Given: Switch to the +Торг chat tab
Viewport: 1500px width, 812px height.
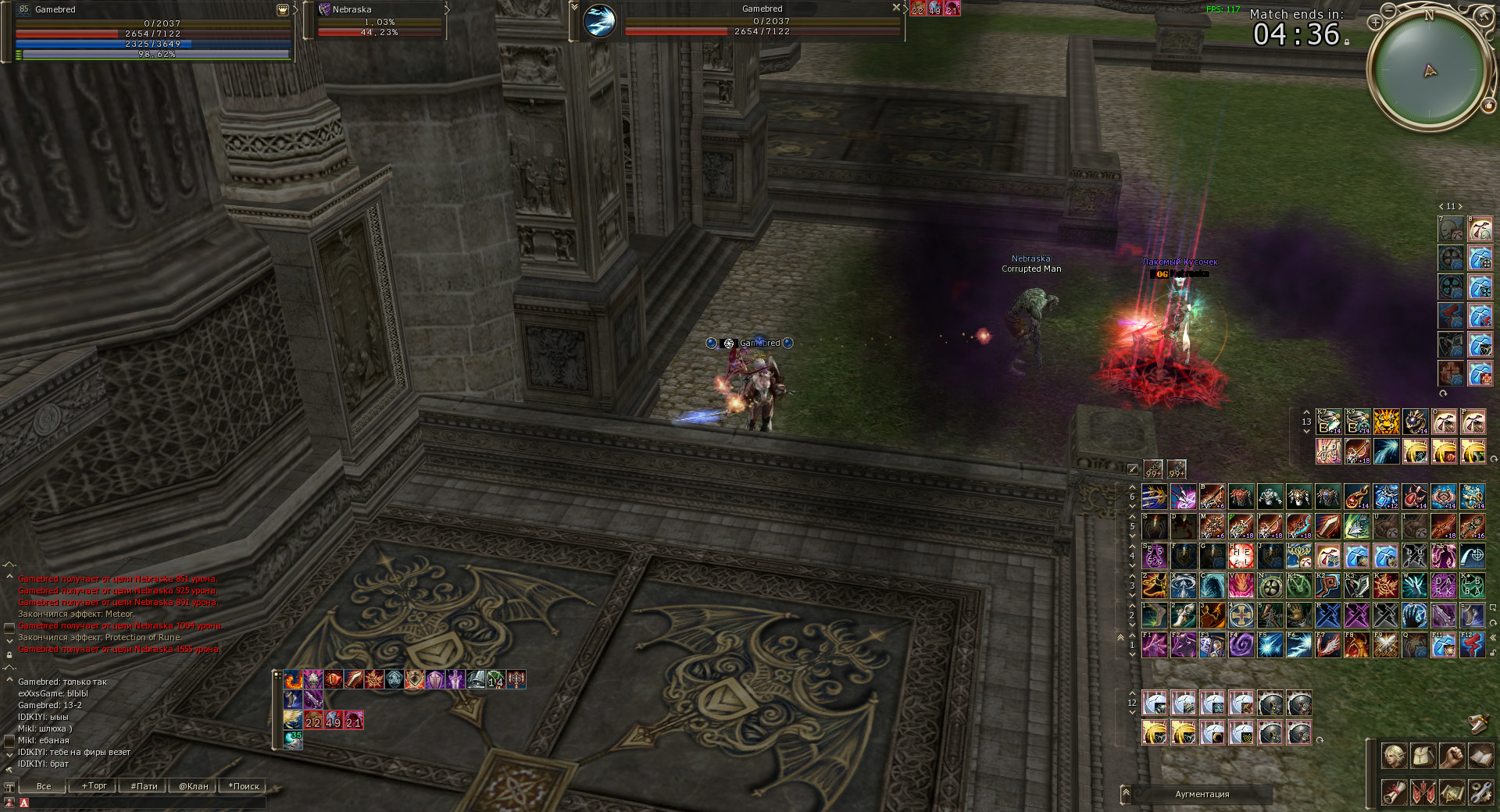Looking at the screenshot, I should pos(94,786).
